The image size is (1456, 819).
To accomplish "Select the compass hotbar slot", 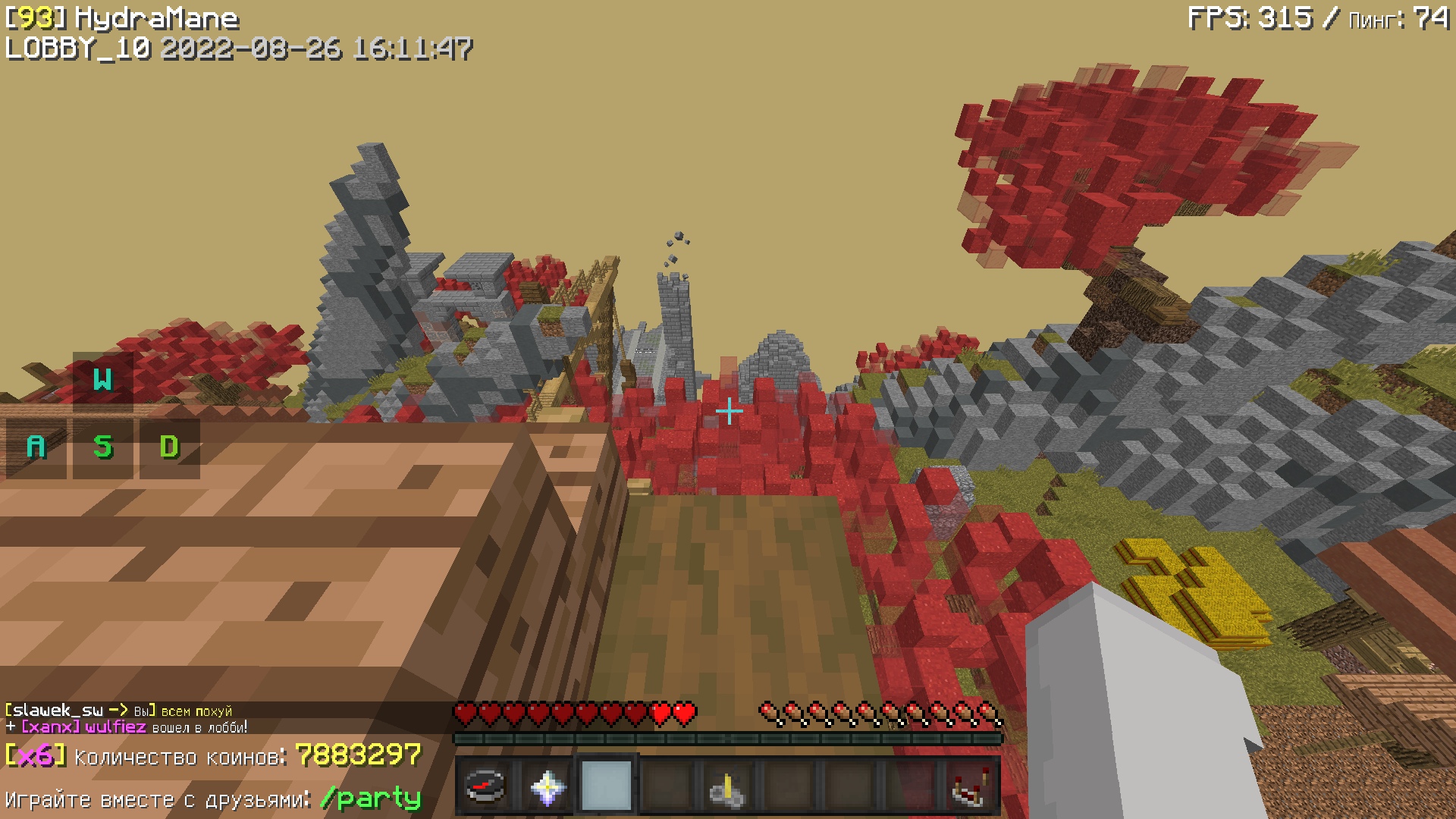I will pyautogui.click(x=485, y=786).
